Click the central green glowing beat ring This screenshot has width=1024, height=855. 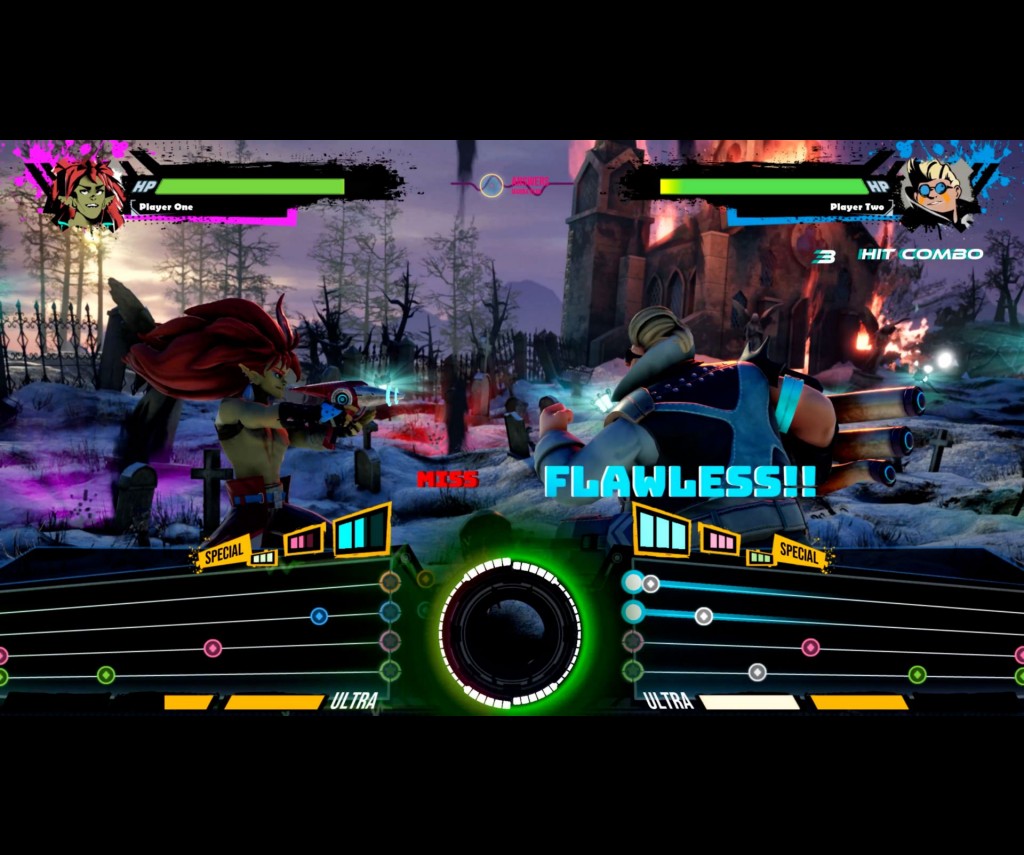pos(510,630)
